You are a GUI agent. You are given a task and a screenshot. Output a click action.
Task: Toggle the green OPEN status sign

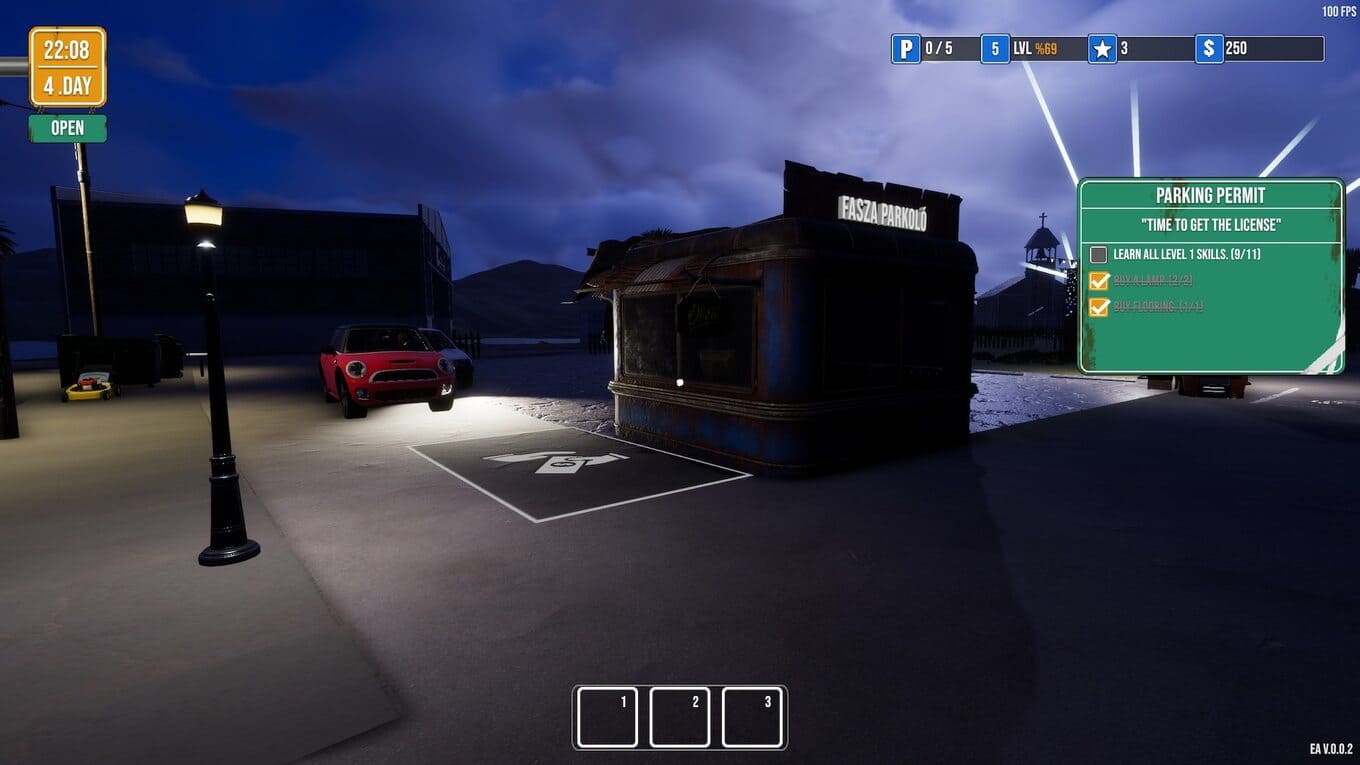(67, 128)
